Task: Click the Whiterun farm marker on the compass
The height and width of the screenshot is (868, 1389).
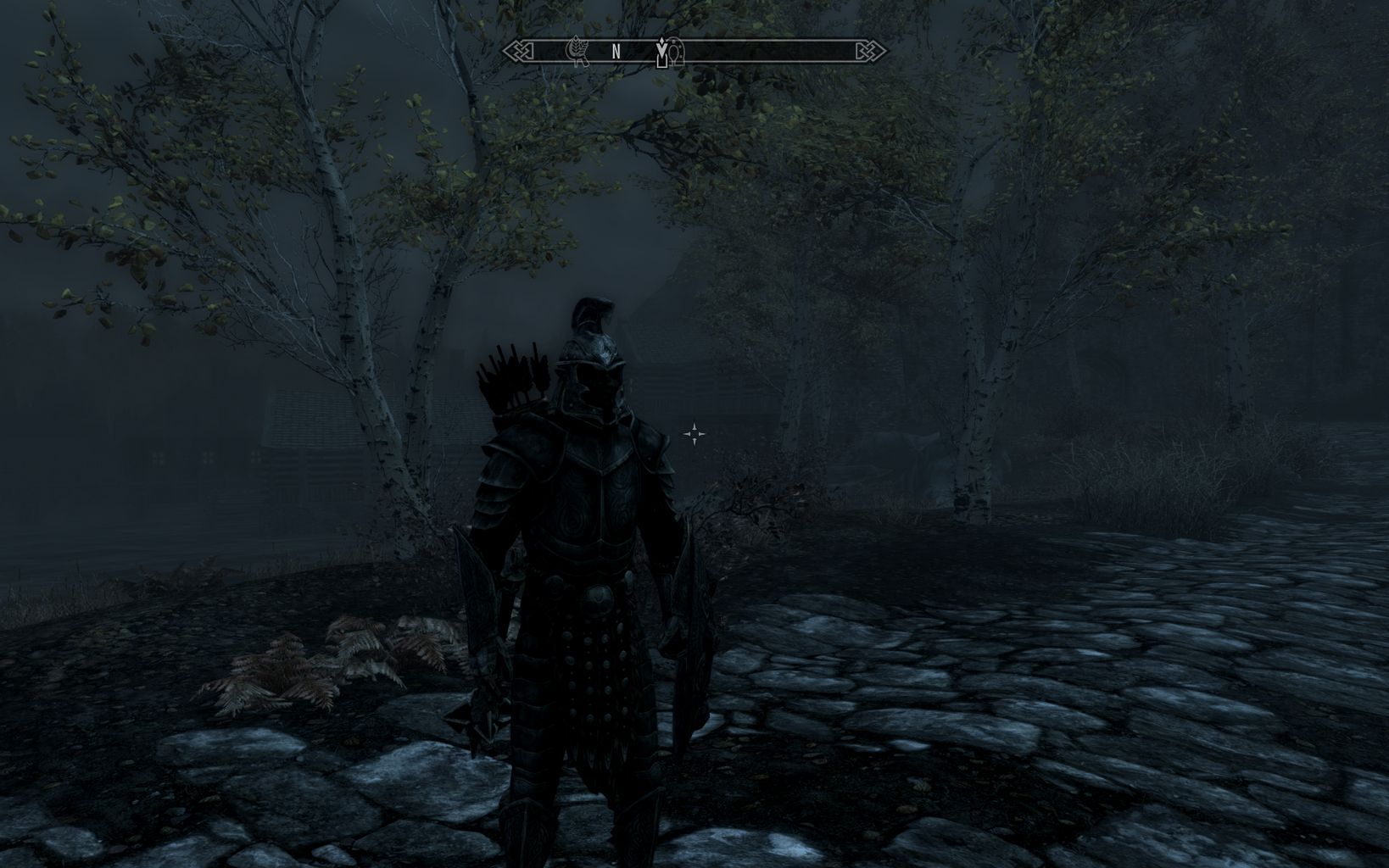Action: [x=577, y=51]
